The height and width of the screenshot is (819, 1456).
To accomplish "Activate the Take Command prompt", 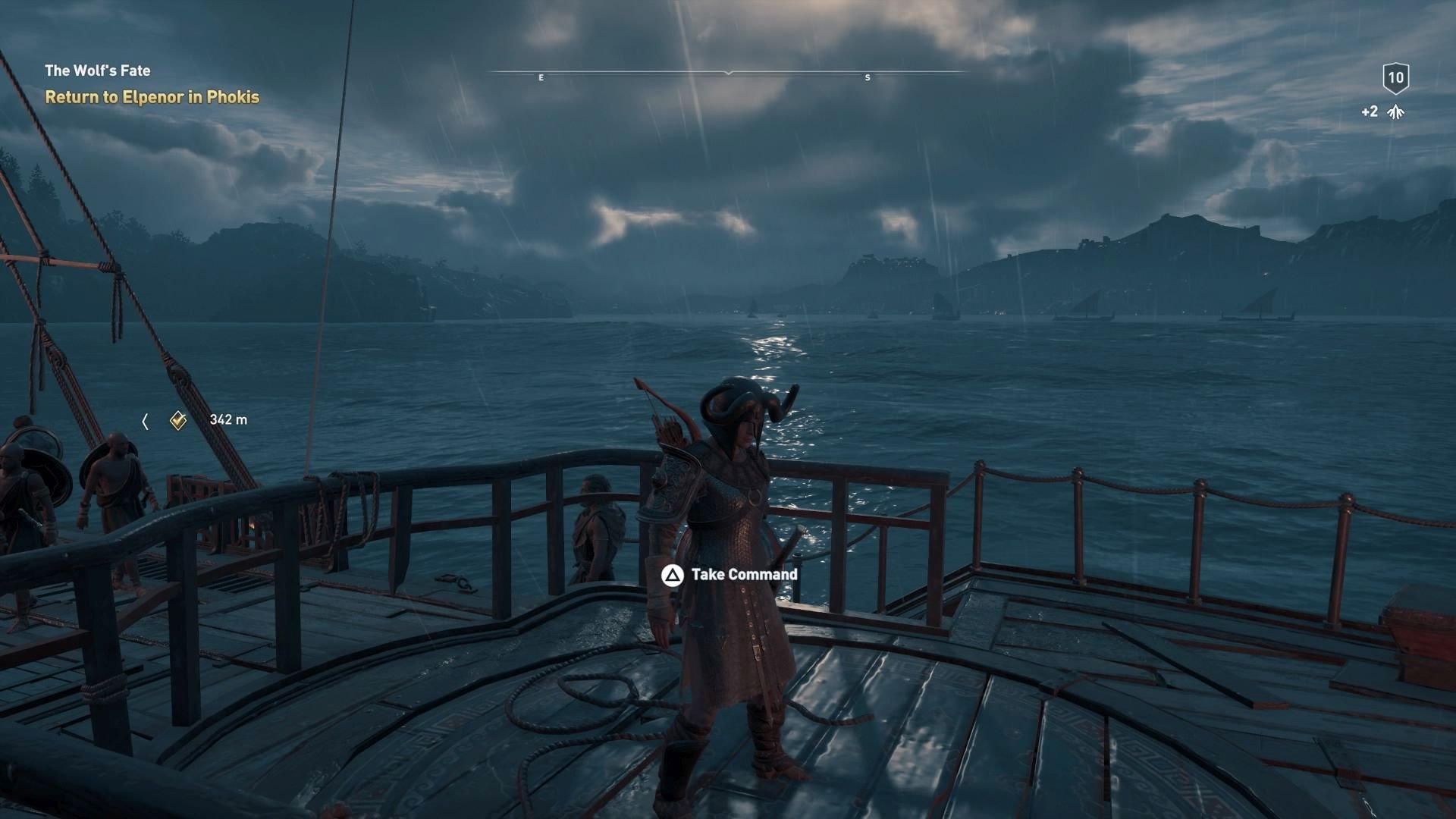I will click(x=745, y=575).
